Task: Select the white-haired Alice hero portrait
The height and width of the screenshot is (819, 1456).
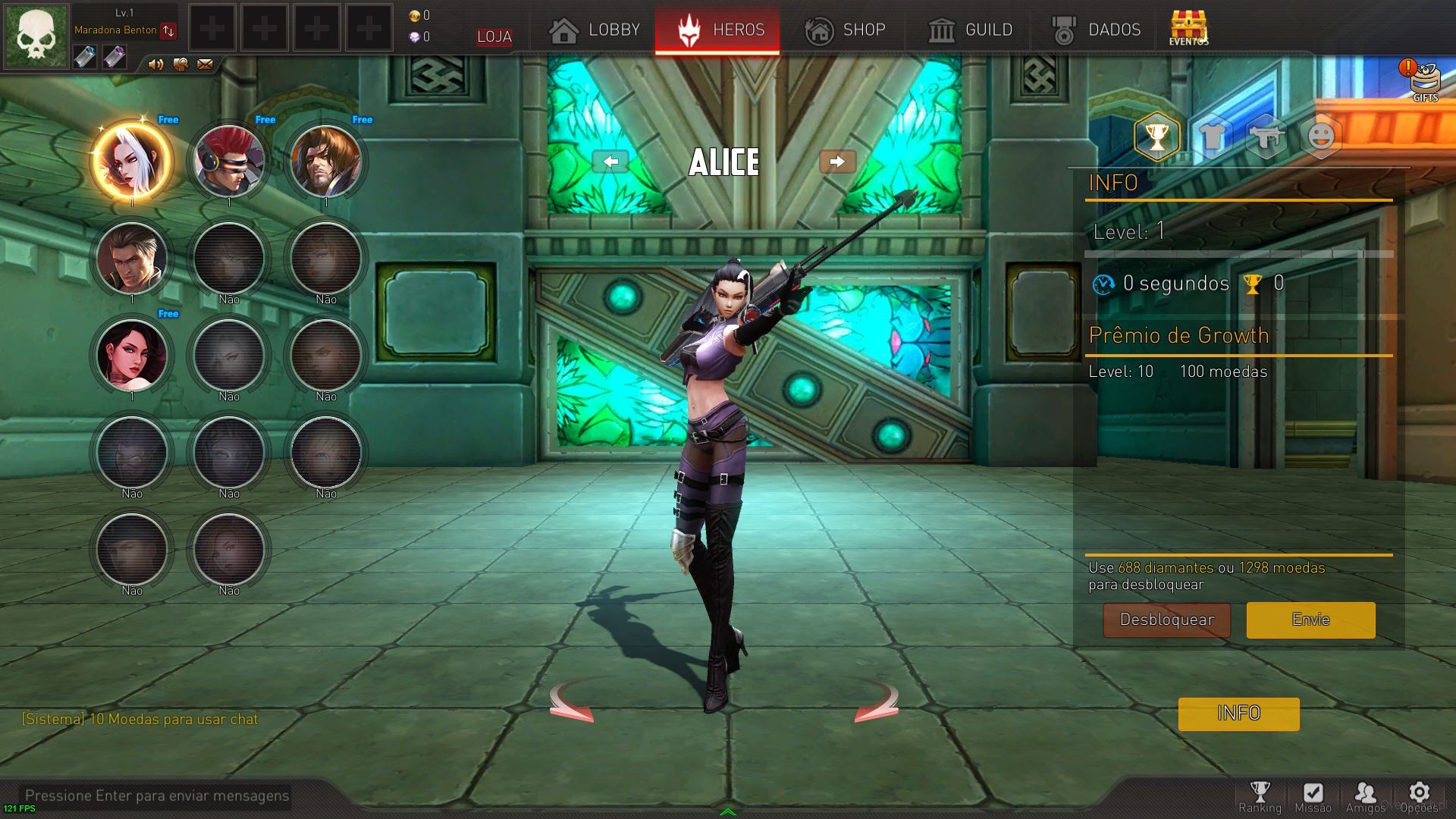Action: click(131, 162)
